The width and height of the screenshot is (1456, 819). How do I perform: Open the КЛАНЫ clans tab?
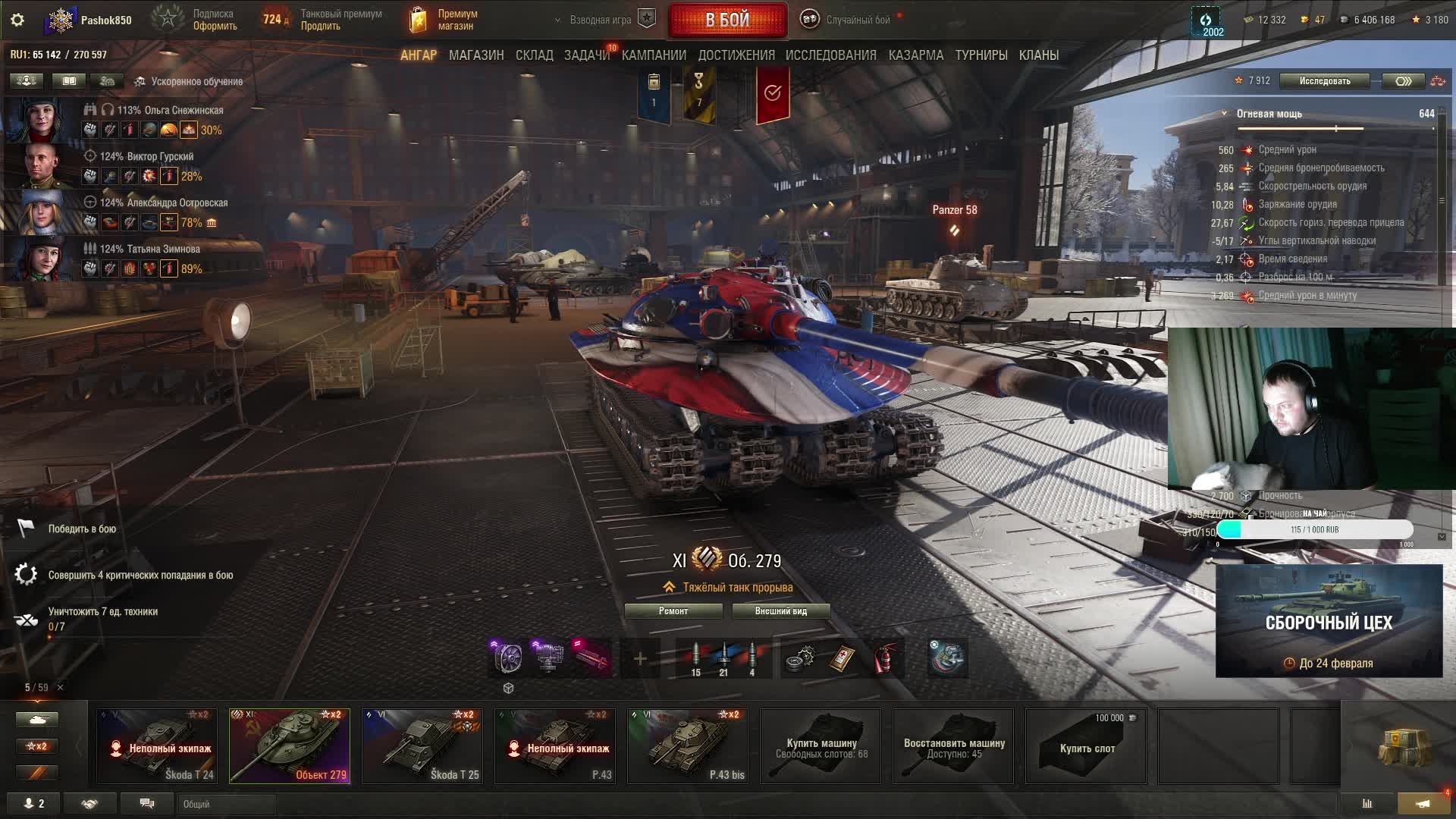(1038, 55)
